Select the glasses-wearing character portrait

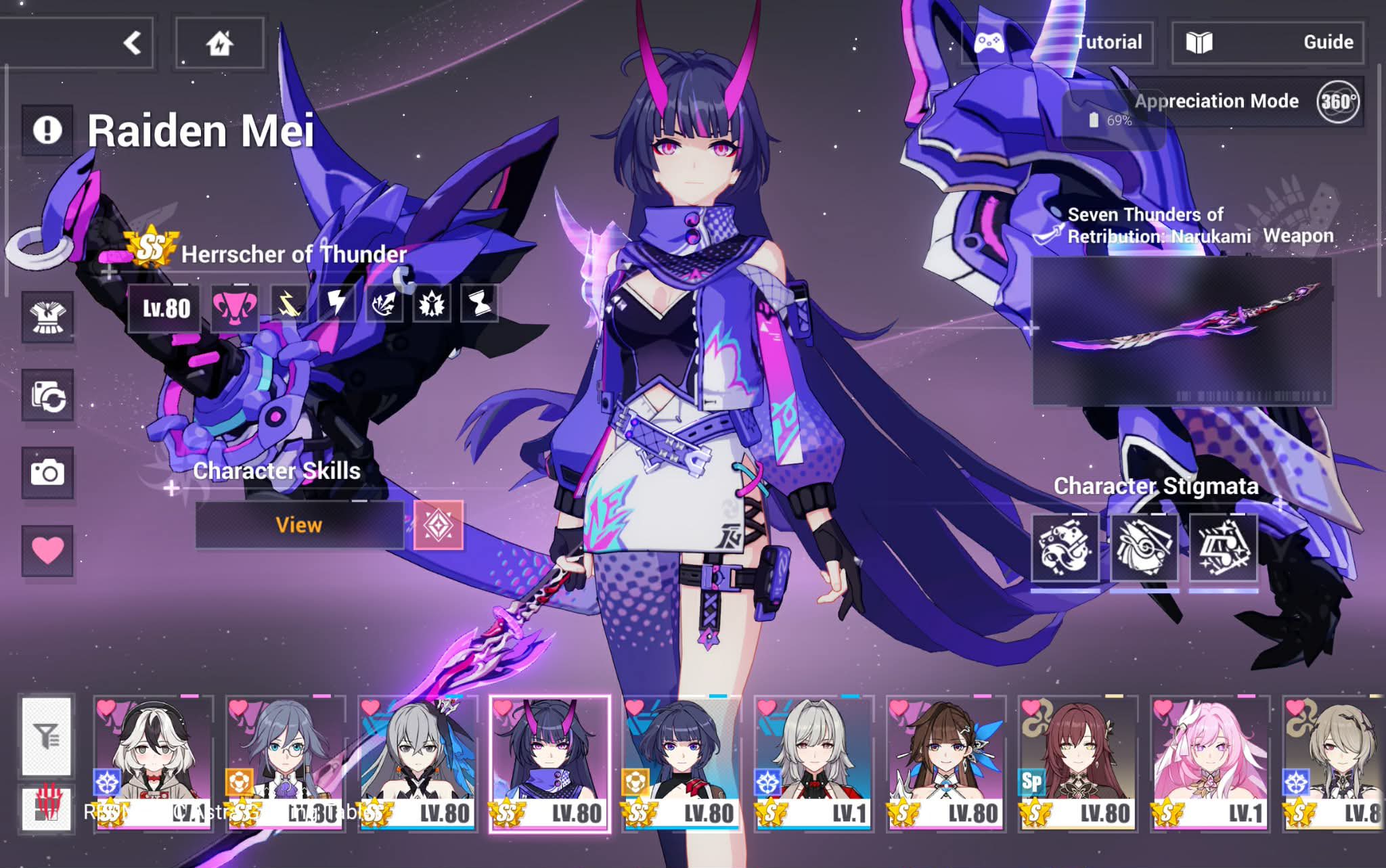(x=285, y=763)
